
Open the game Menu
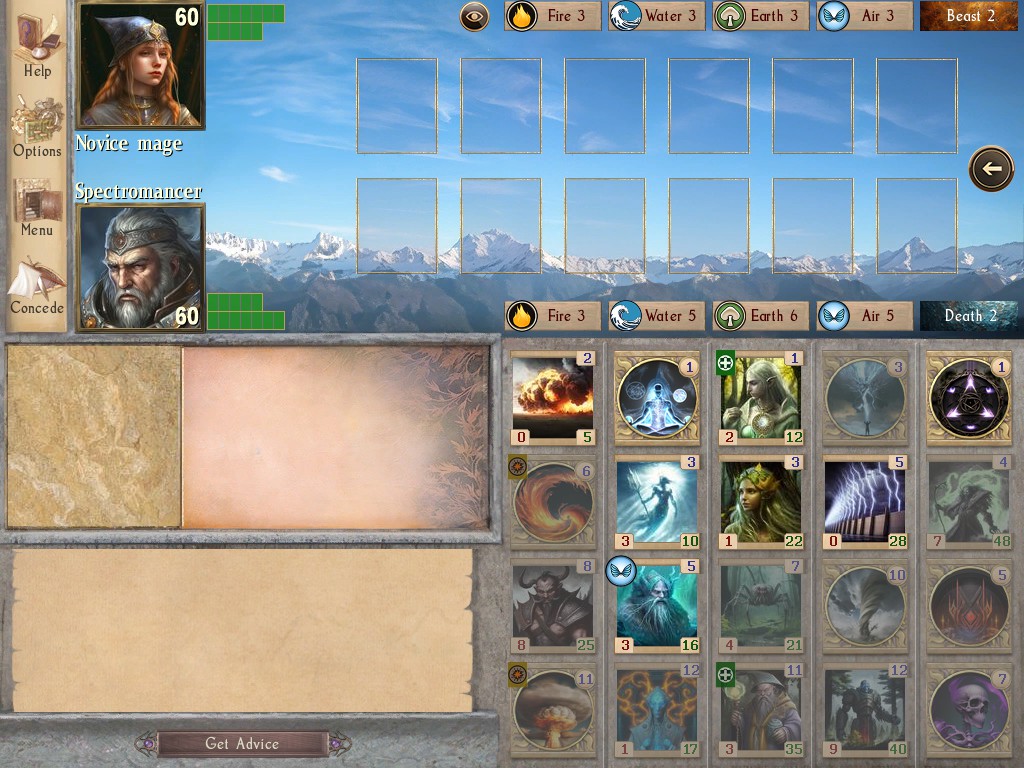37,206
